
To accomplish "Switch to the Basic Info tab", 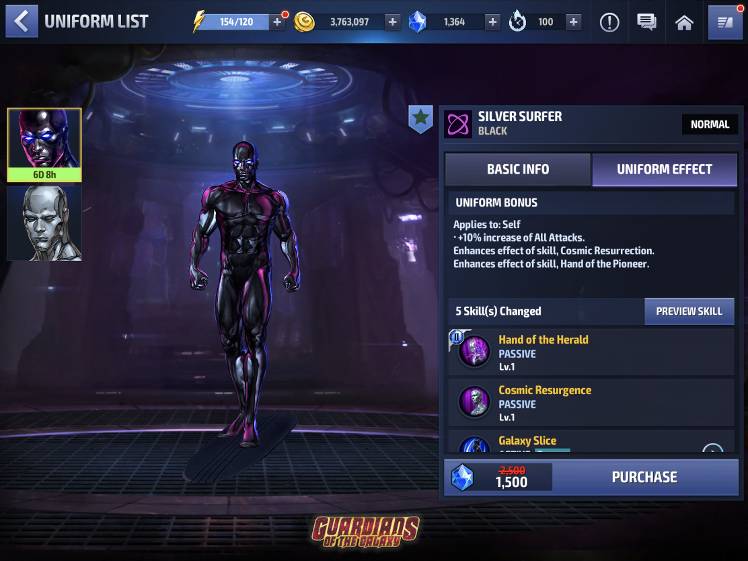I will point(517,169).
